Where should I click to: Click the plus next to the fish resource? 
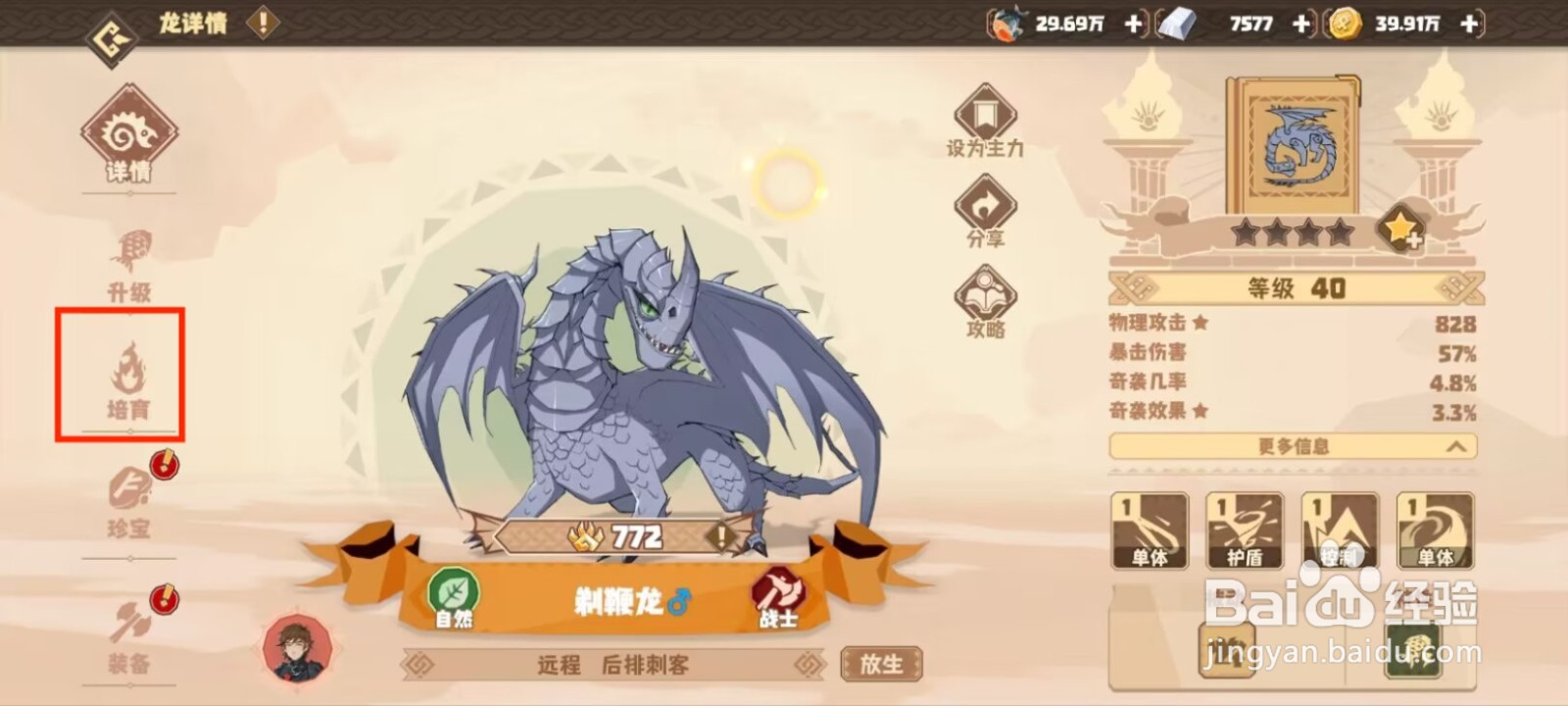tap(1132, 24)
